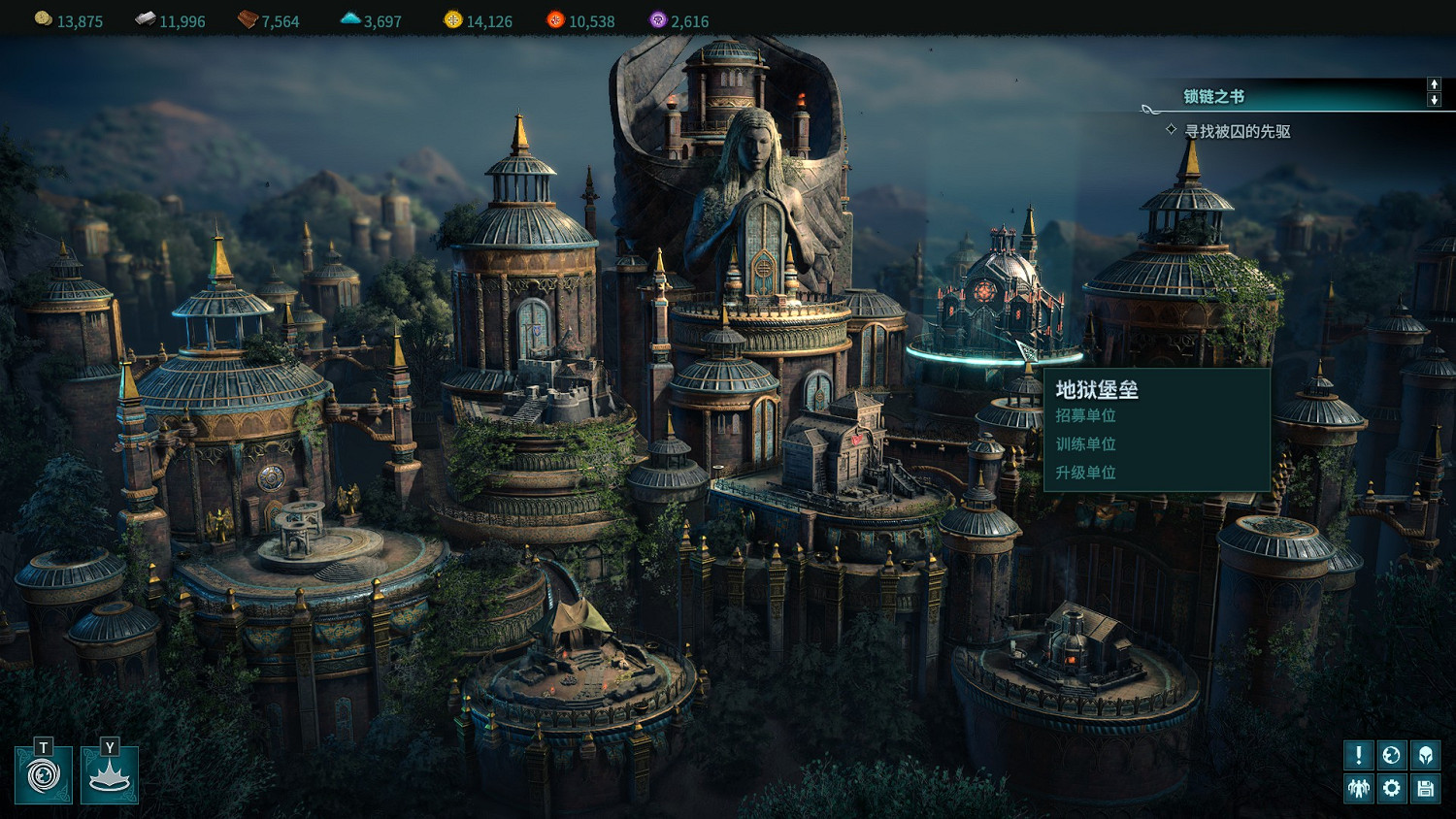Open the swirling portal ability icon
Image resolution: width=1456 pixels, height=819 pixels.
(44, 775)
